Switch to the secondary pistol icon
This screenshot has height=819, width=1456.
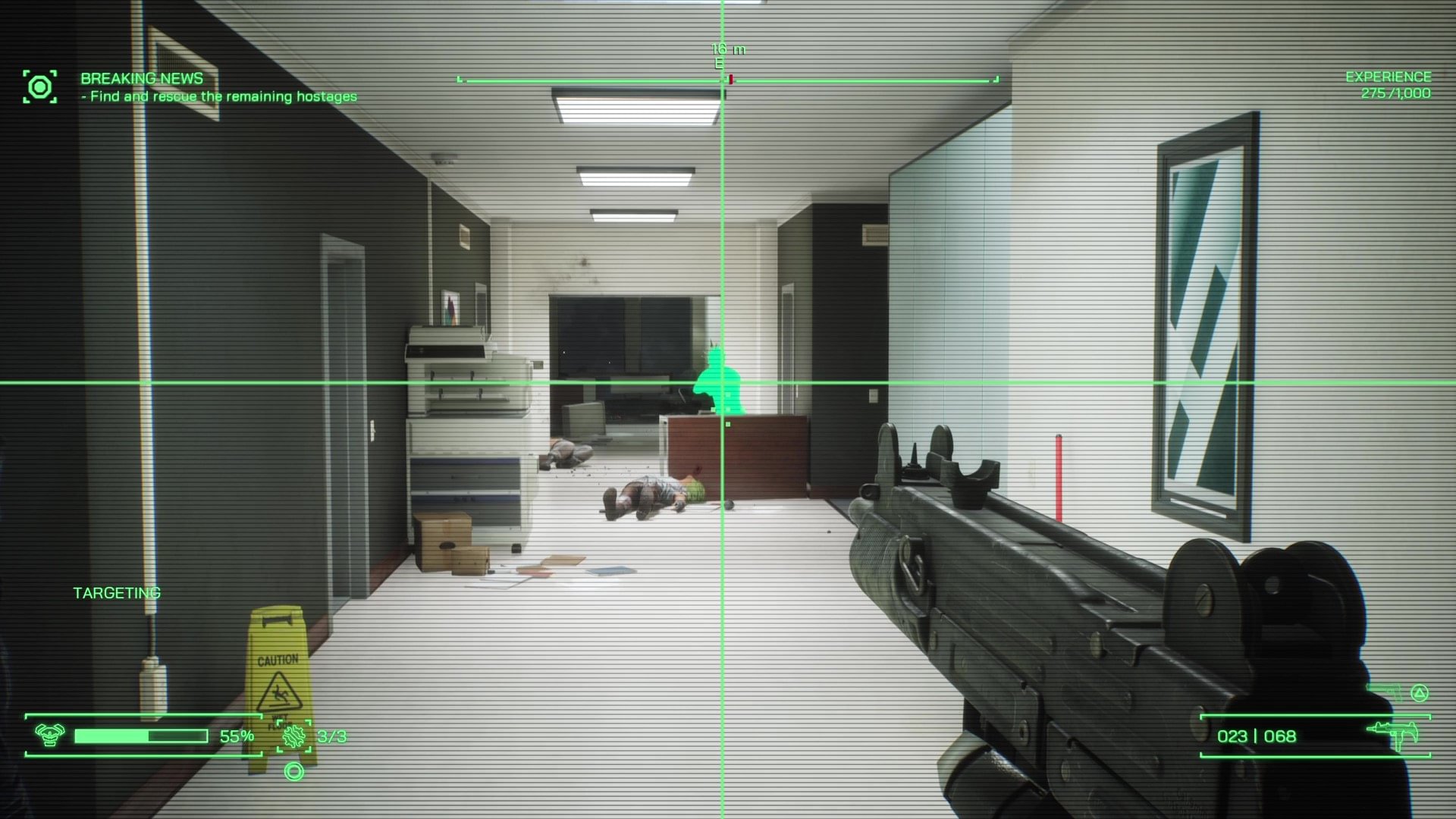(x=1385, y=692)
